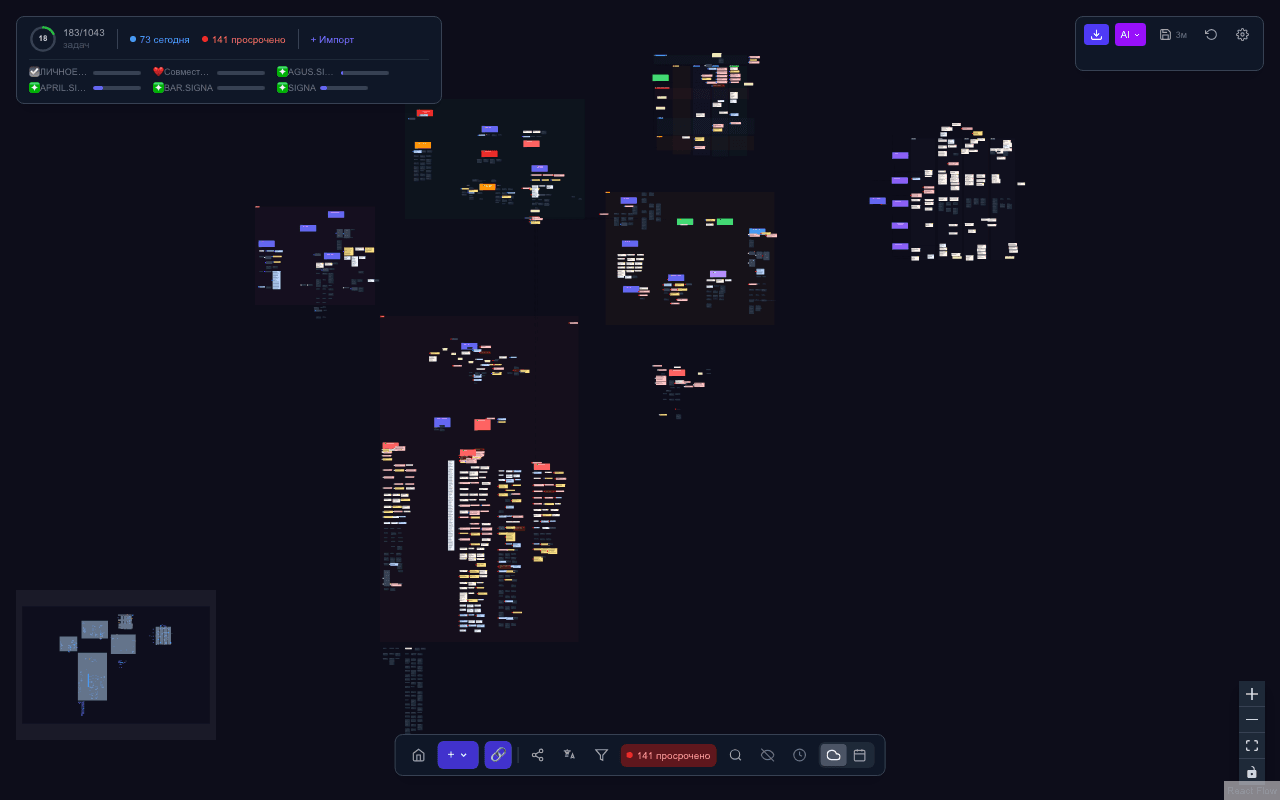1280x800 pixels.
Task: Select the home icon on the bottom toolbar
Action: click(418, 755)
